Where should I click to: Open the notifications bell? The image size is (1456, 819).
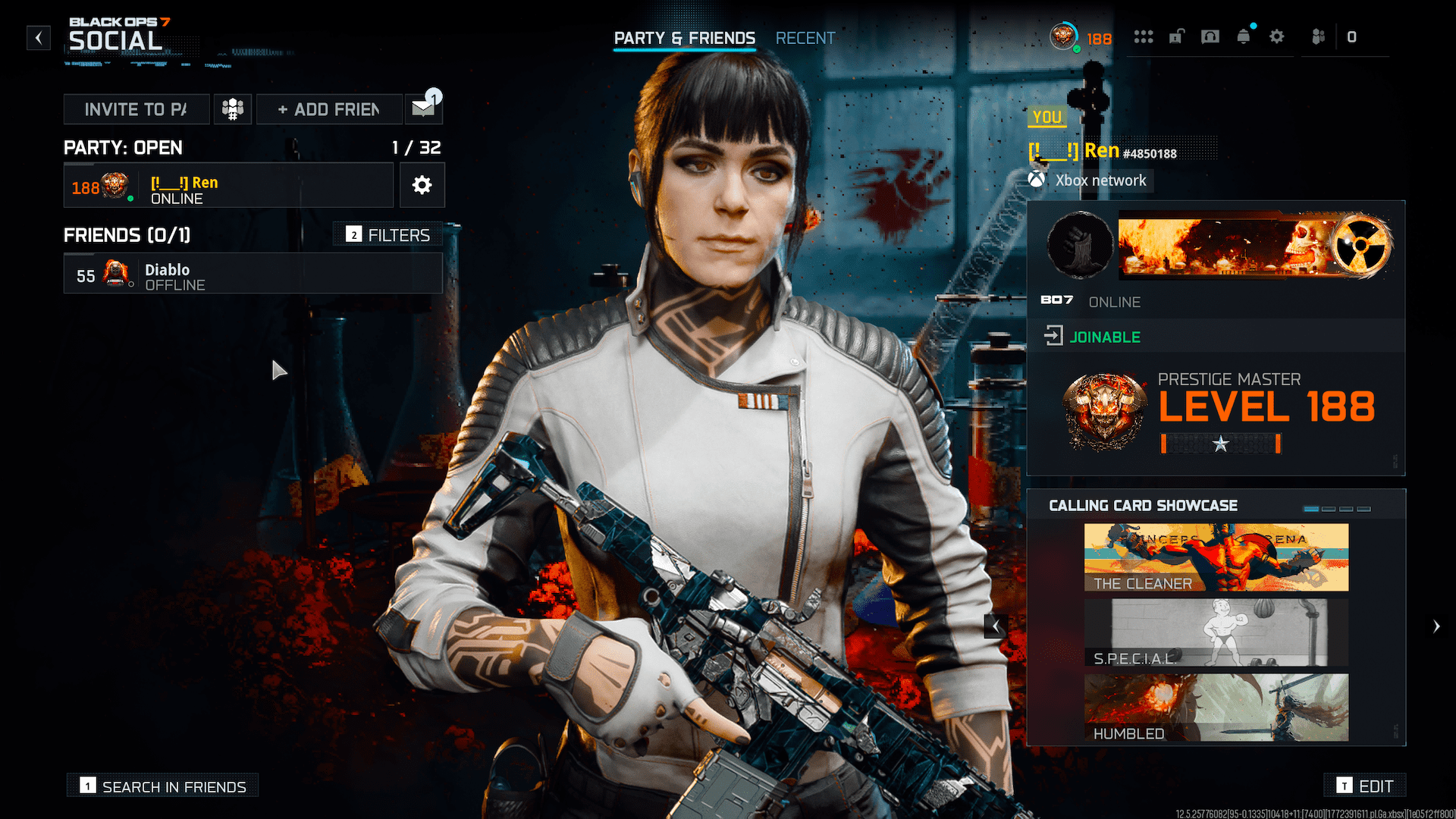click(1243, 36)
